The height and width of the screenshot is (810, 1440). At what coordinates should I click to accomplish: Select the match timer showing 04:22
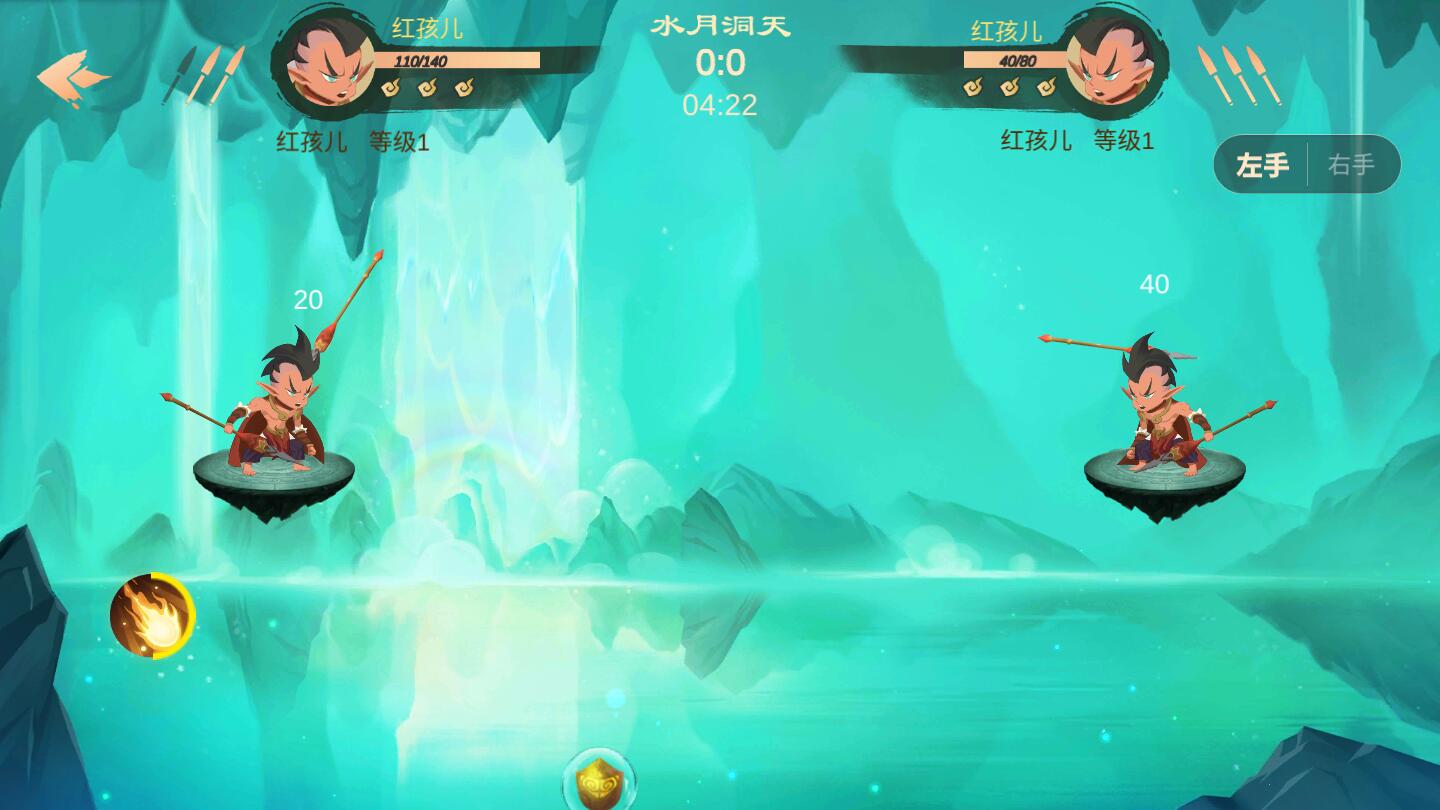720,106
